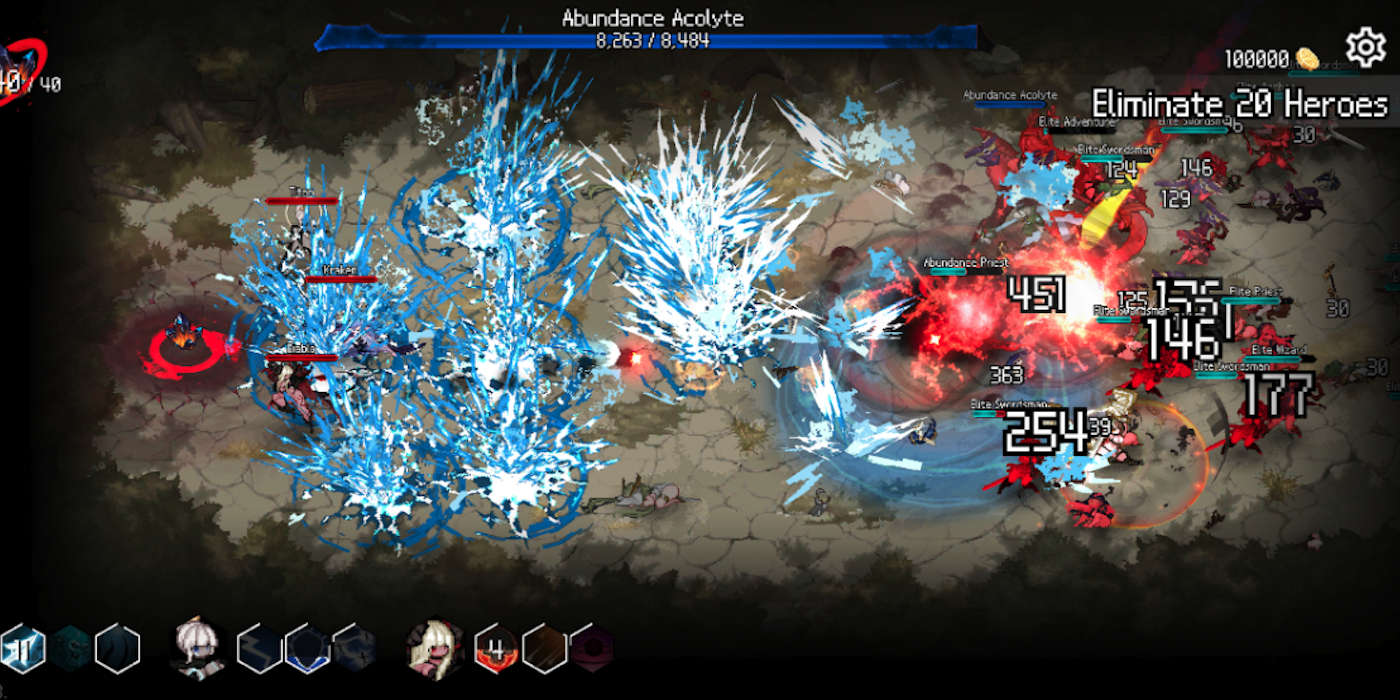
Task: Click the gold coin currency counter
Action: tap(1272, 59)
